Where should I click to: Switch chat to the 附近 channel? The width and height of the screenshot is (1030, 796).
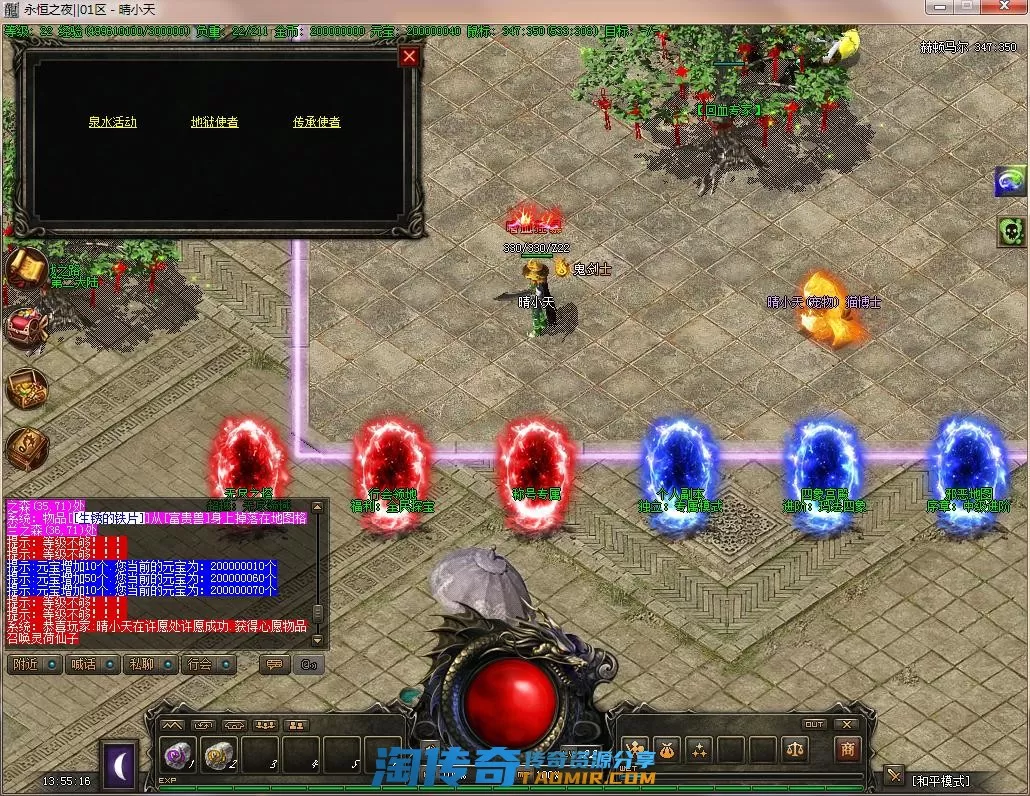tap(34, 664)
